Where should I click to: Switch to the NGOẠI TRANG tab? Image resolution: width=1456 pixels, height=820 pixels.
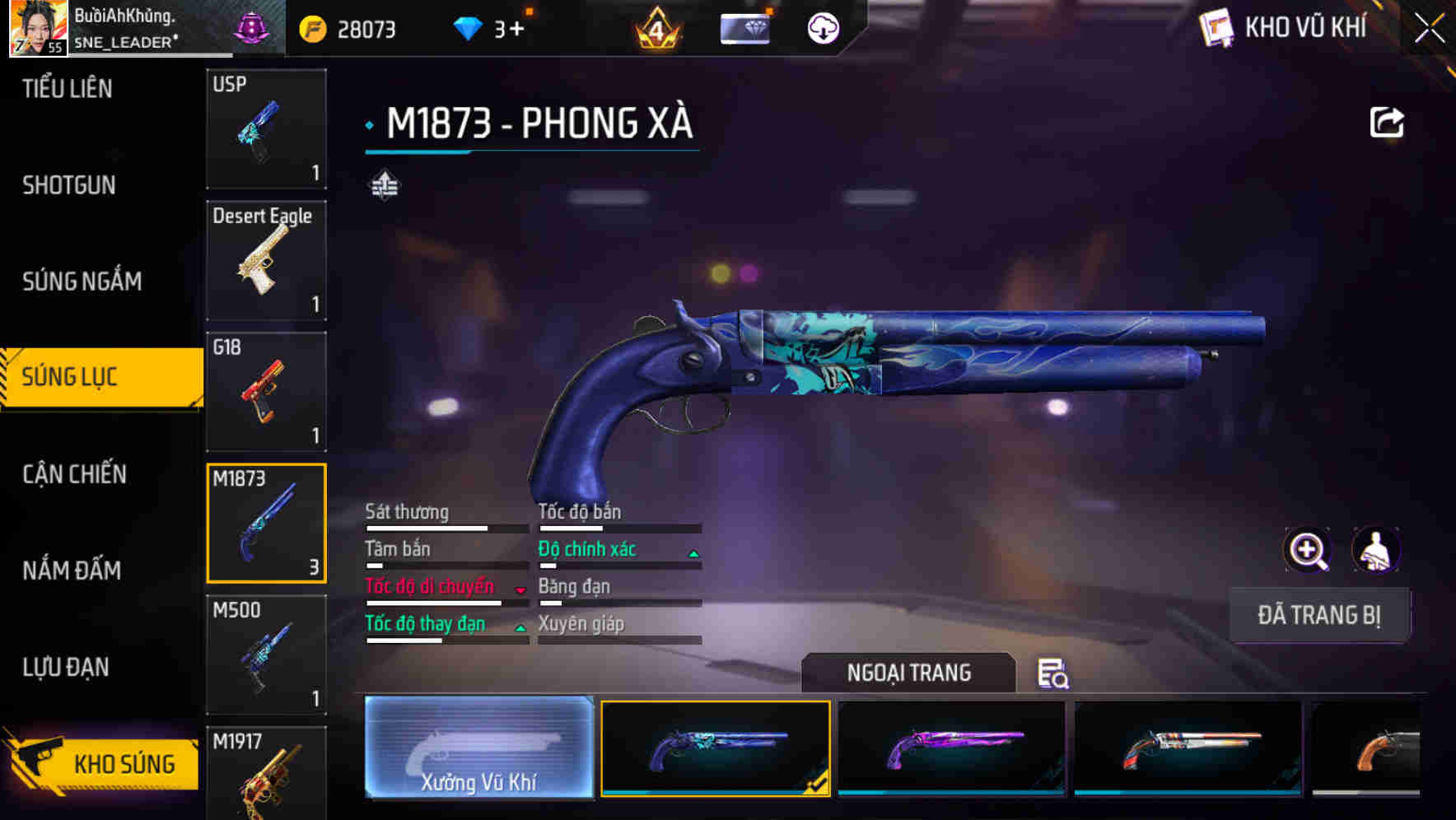pyautogui.click(x=909, y=673)
